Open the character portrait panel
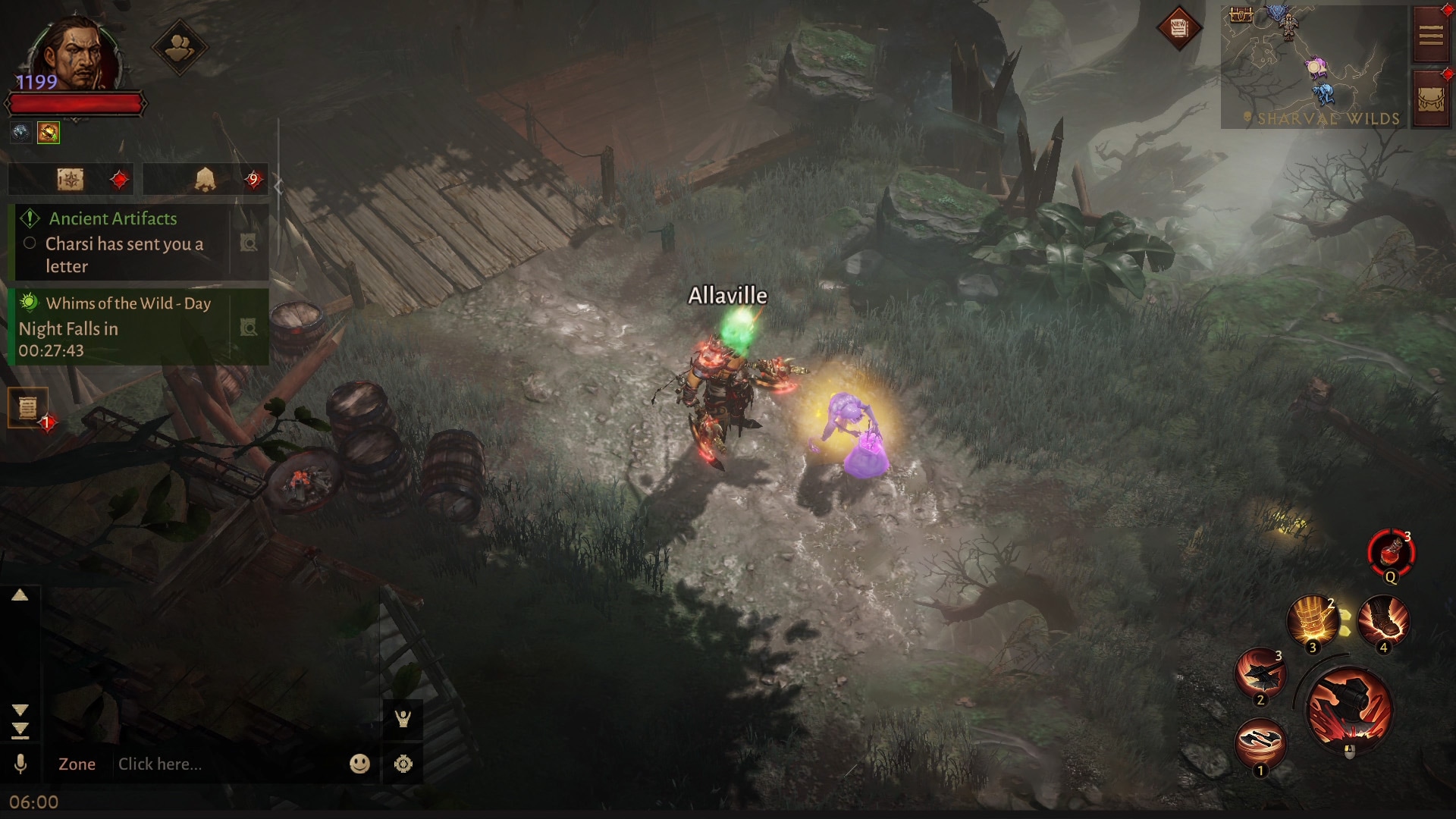This screenshot has height=819, width=1456. point(76,53)
